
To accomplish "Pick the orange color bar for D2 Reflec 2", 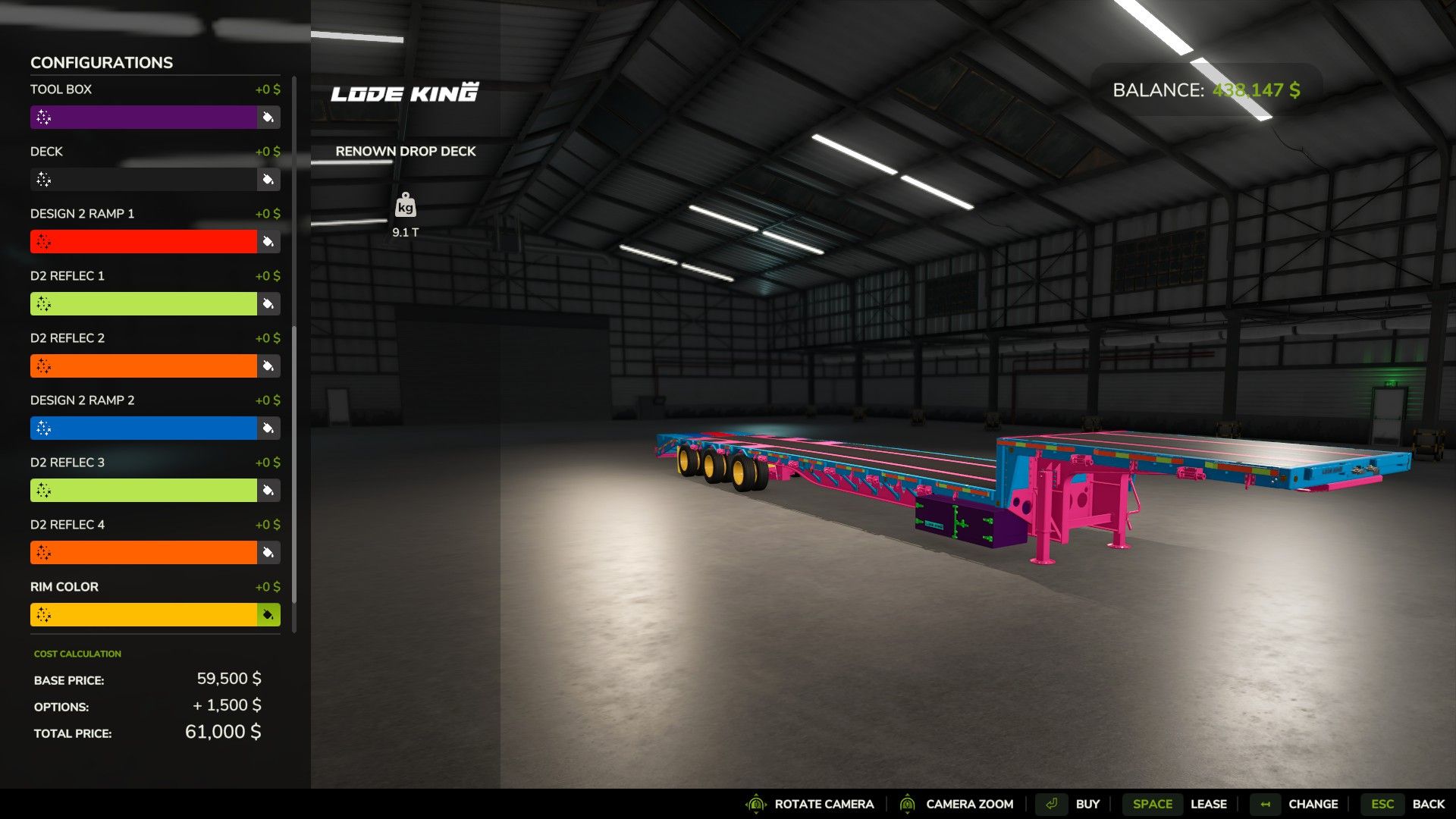I will coord(144,366).
